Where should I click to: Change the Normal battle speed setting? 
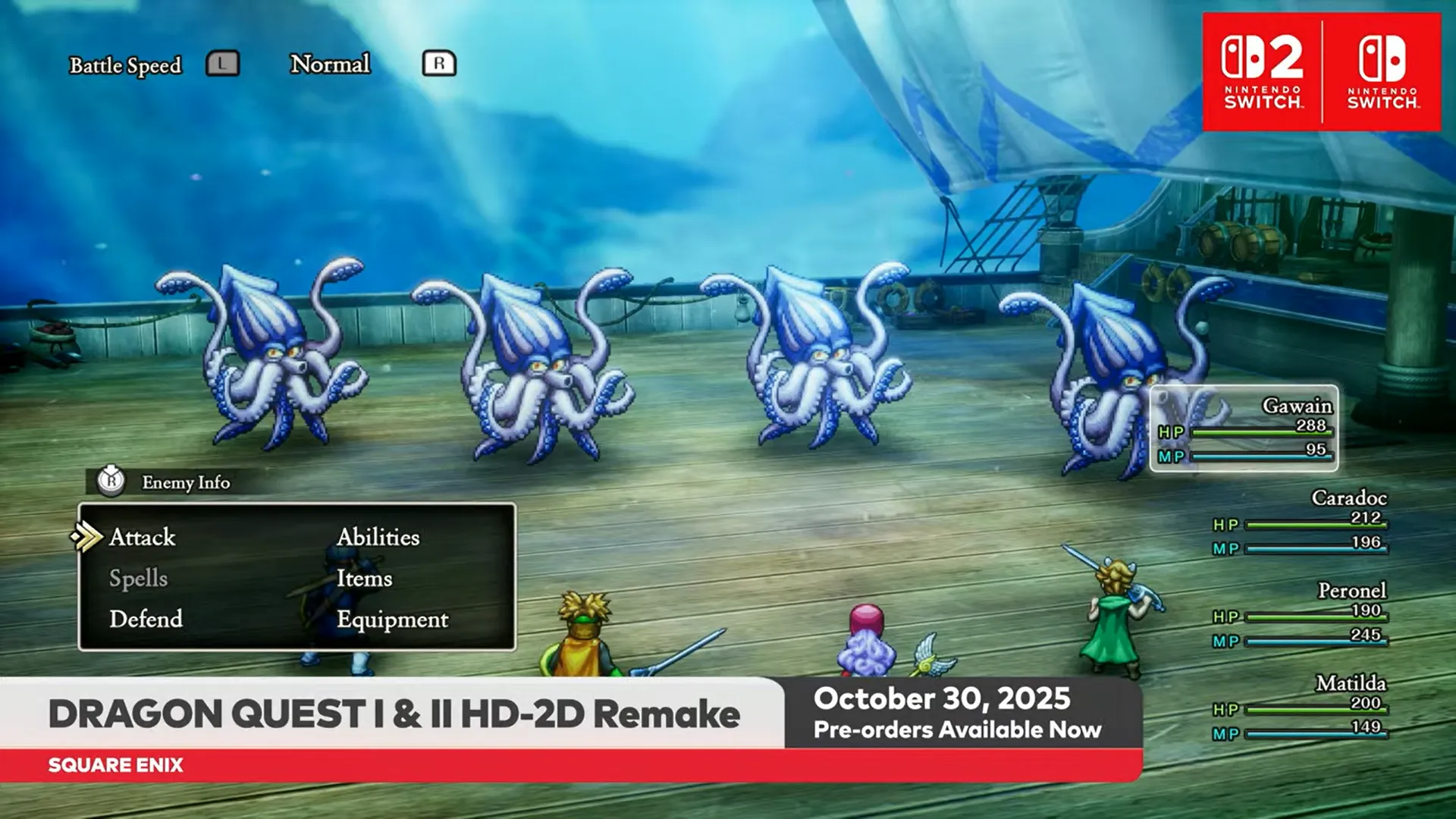[331, 64]
